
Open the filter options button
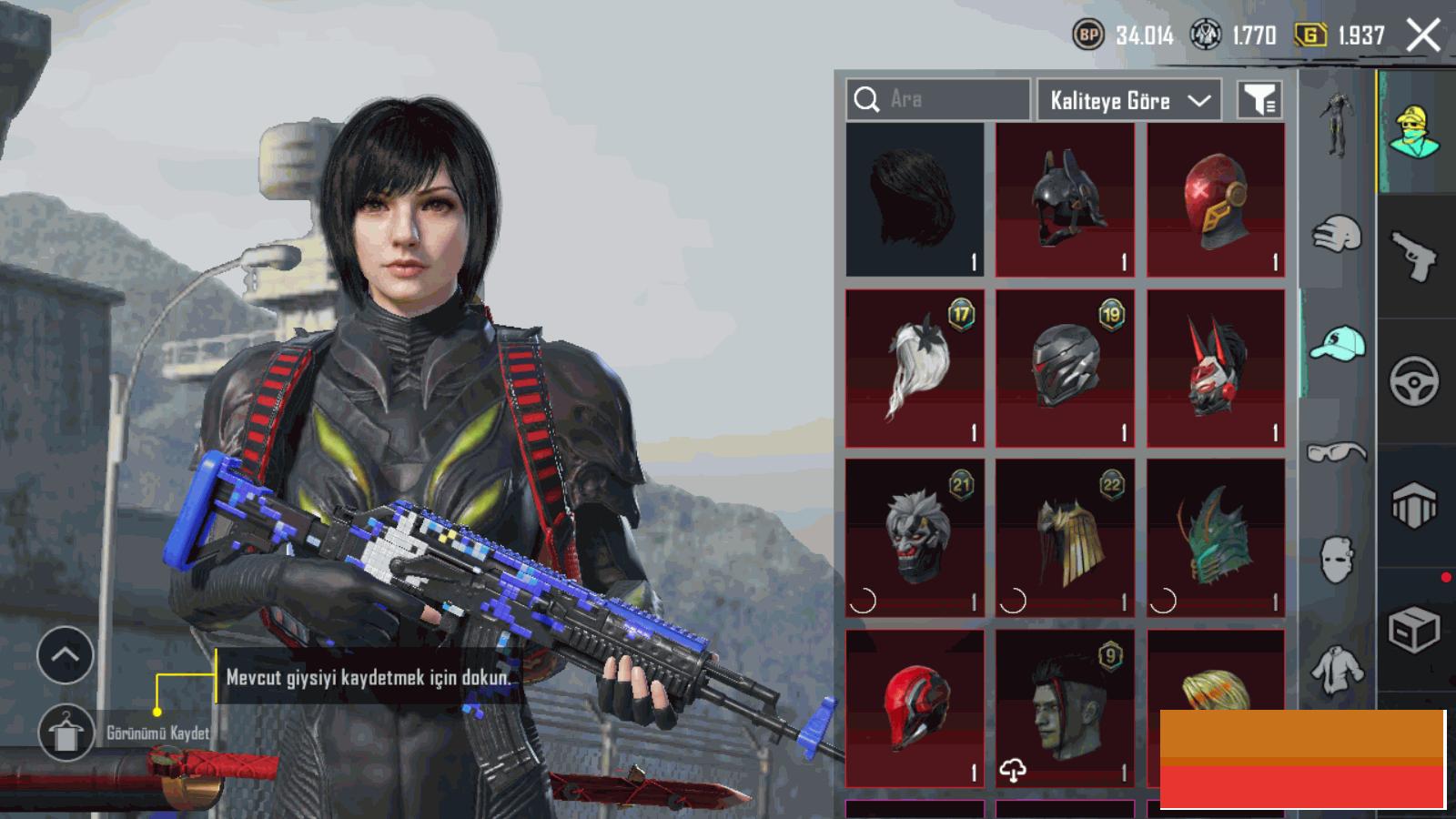(1259, 100)
